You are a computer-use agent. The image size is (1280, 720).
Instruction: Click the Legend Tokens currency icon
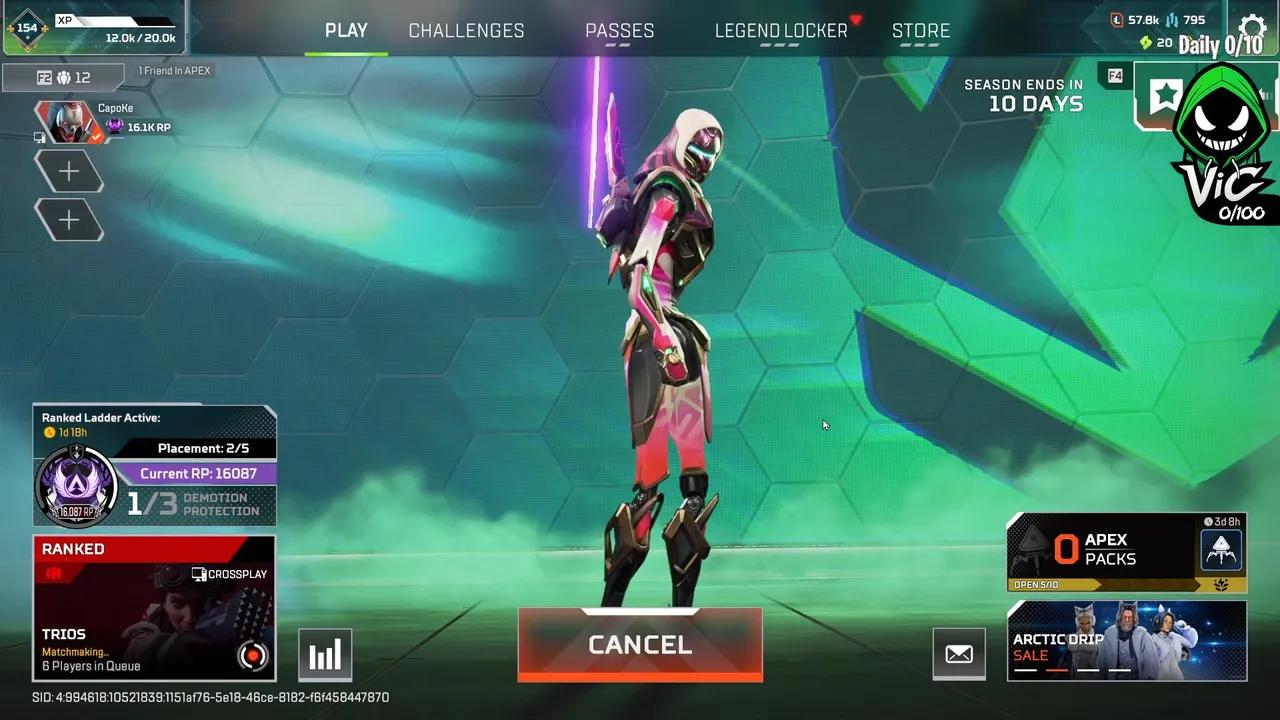click(1115, 19)
